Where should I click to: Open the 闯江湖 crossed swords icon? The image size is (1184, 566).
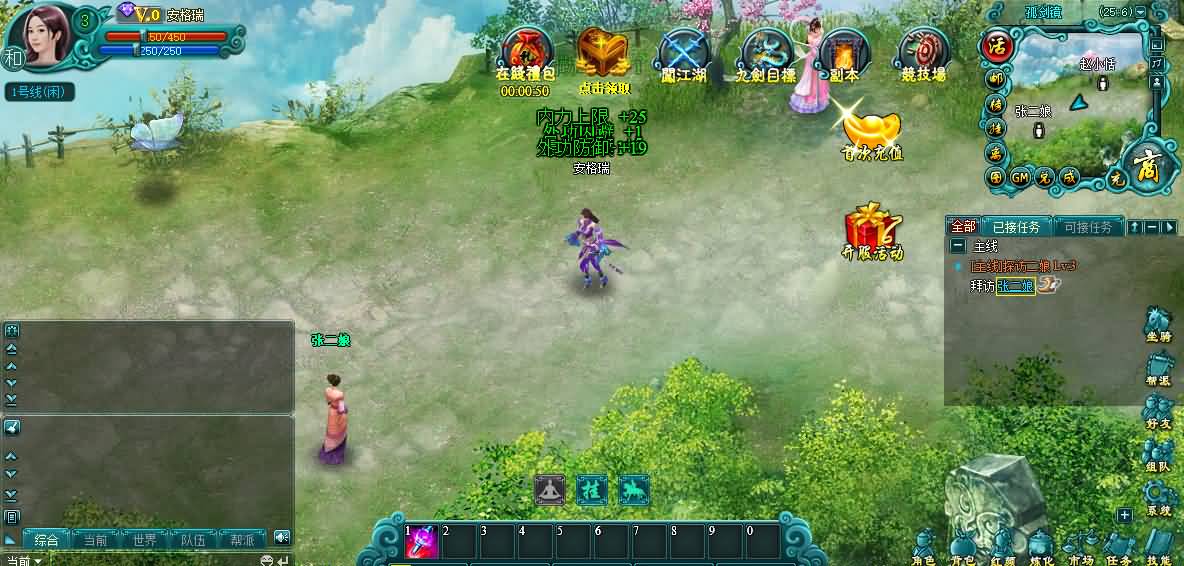pos(684,52)
